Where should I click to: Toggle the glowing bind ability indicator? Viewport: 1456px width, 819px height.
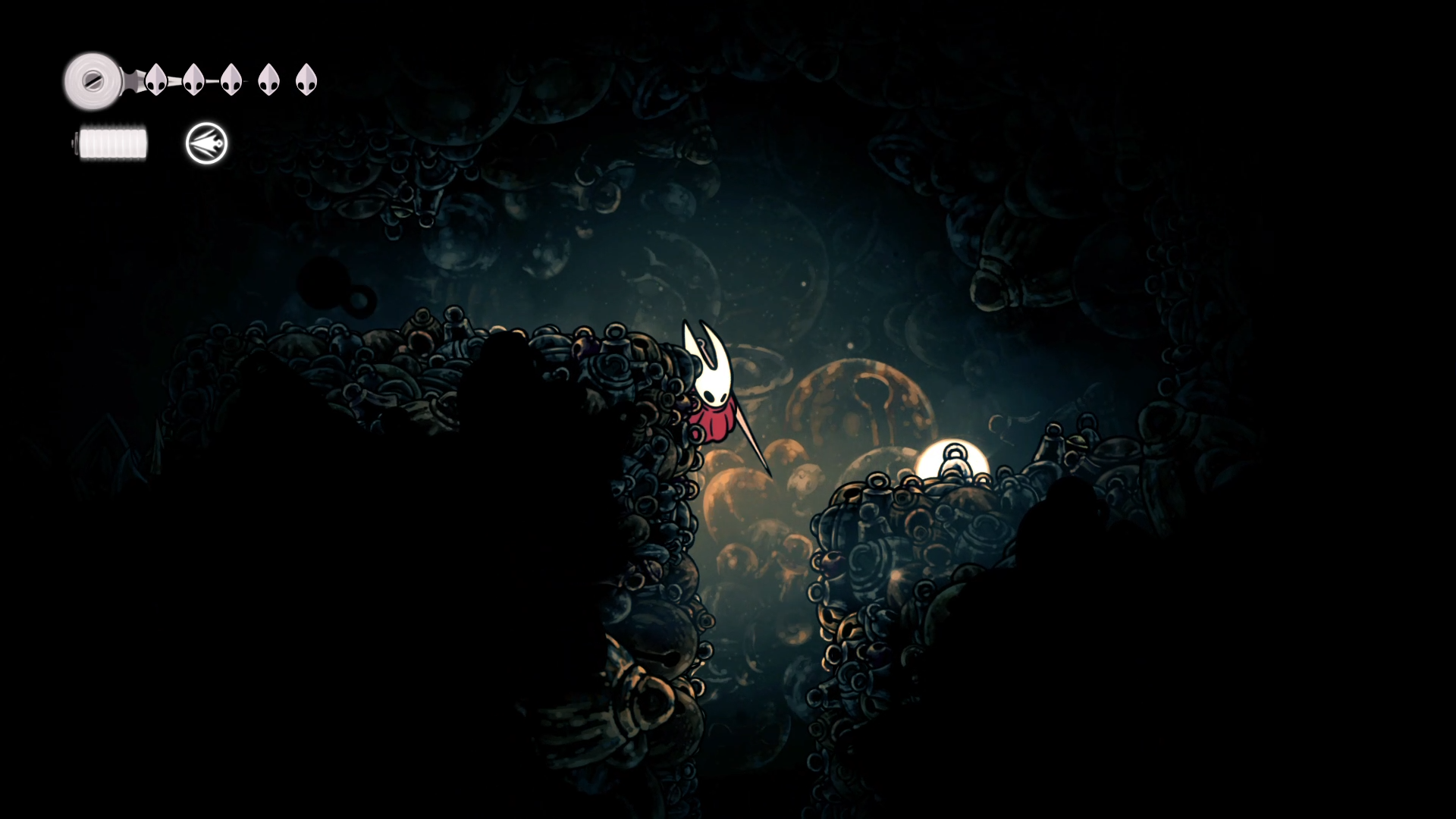point(206,144)
